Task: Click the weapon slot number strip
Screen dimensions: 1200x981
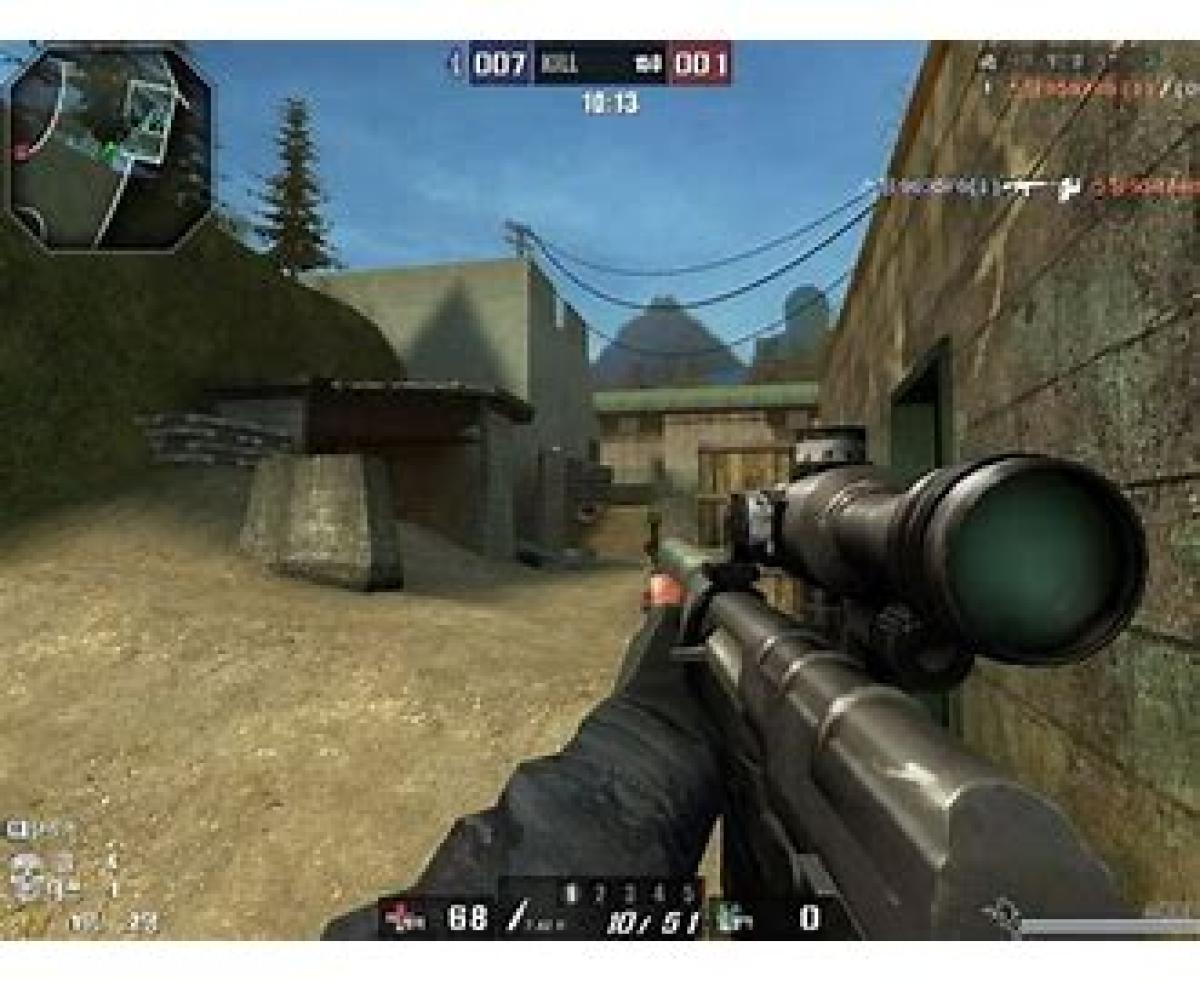Action: (x=629, y=891)
